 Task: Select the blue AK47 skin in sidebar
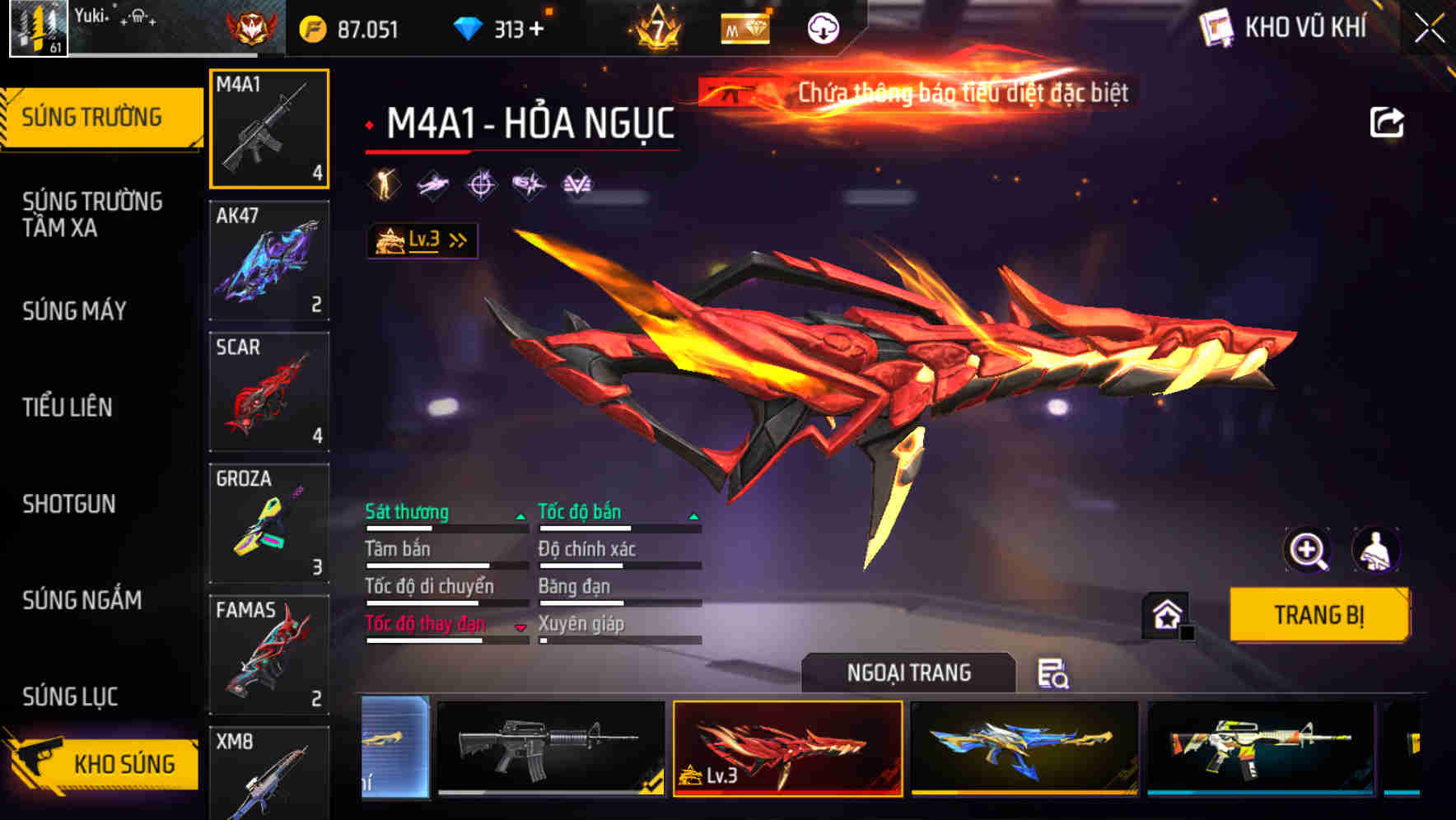click(268, 259)
